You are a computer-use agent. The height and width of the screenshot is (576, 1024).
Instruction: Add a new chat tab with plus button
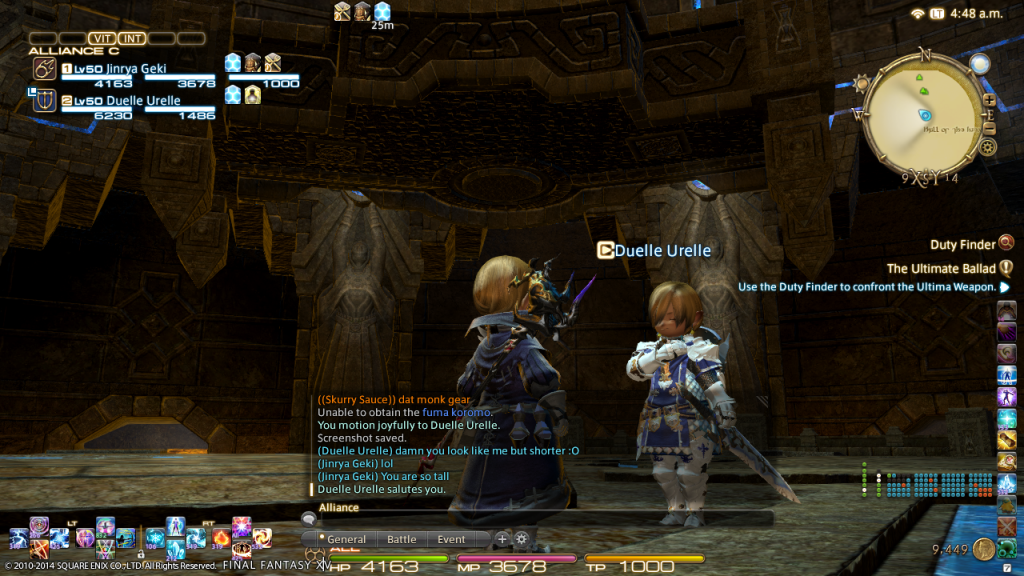pyautogui.click(x=503, y=539)
